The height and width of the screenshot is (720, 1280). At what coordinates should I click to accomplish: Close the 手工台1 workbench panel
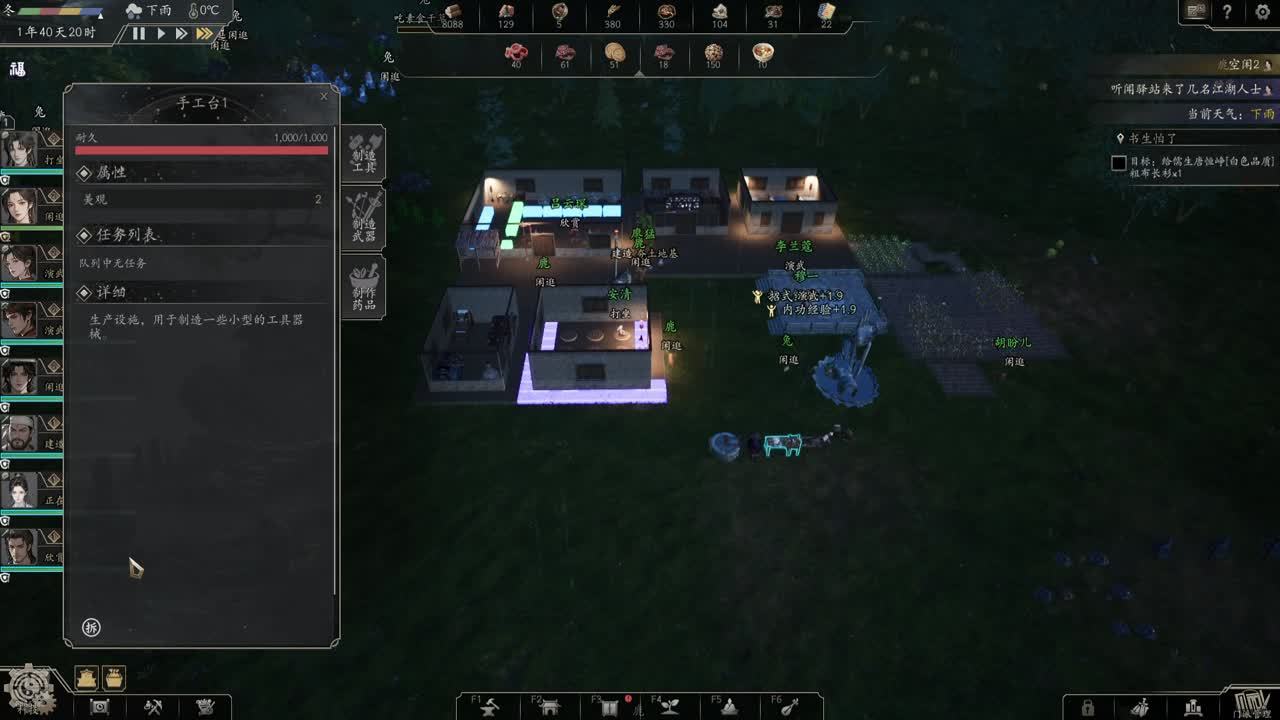(323, 97)
